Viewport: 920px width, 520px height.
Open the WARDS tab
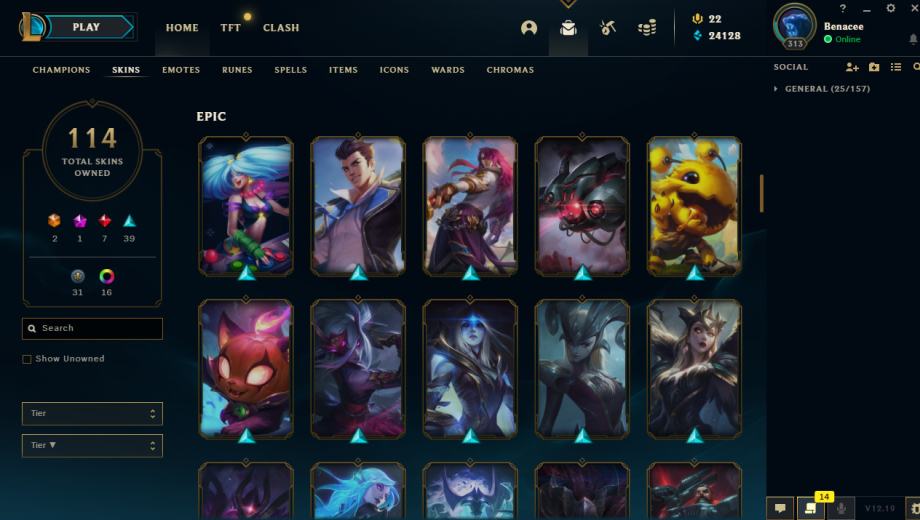pos(447,70)
